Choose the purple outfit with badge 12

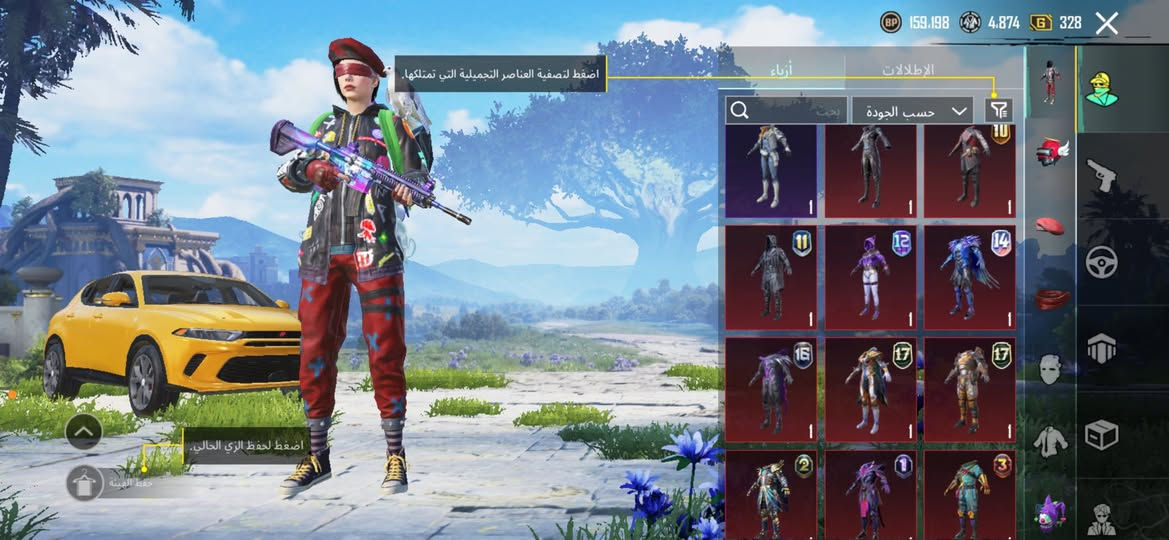(869, 277)
